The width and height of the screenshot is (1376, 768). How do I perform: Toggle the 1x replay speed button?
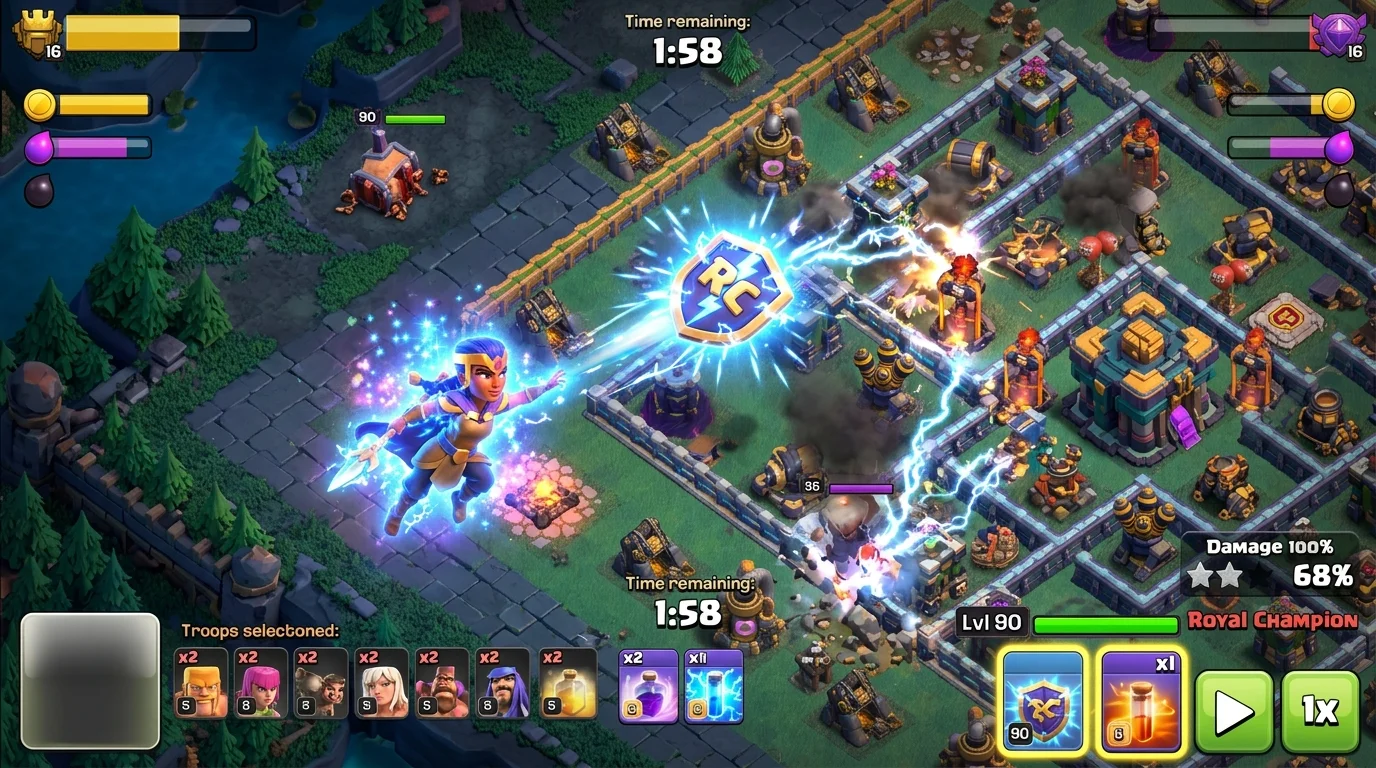coord(1320,711)
